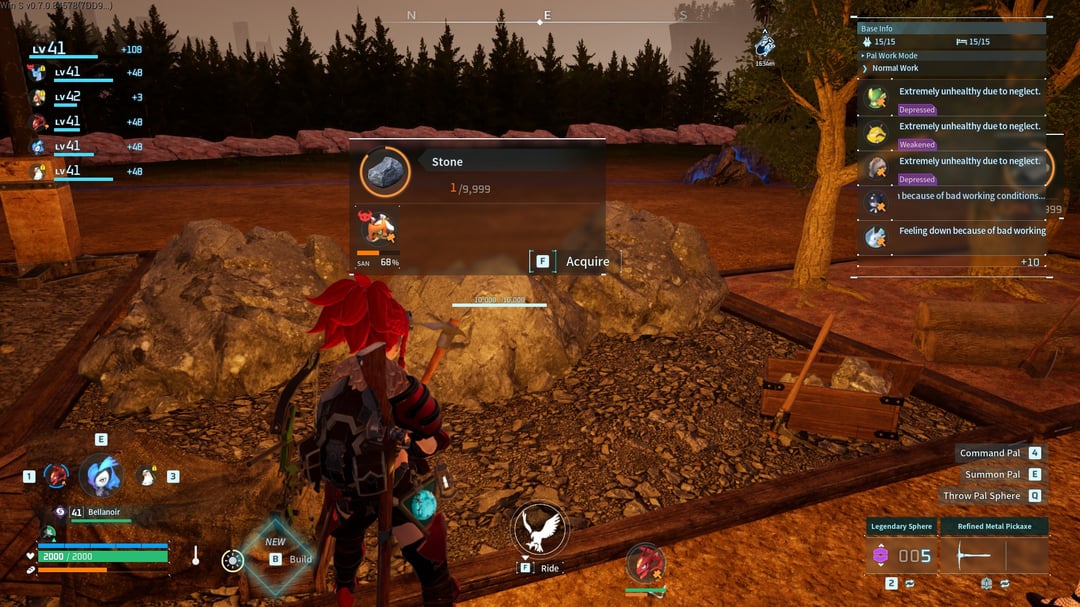The image size is (1080, 607).
Task: Click the Base Info panel header
Action: (x=952, y=29)
